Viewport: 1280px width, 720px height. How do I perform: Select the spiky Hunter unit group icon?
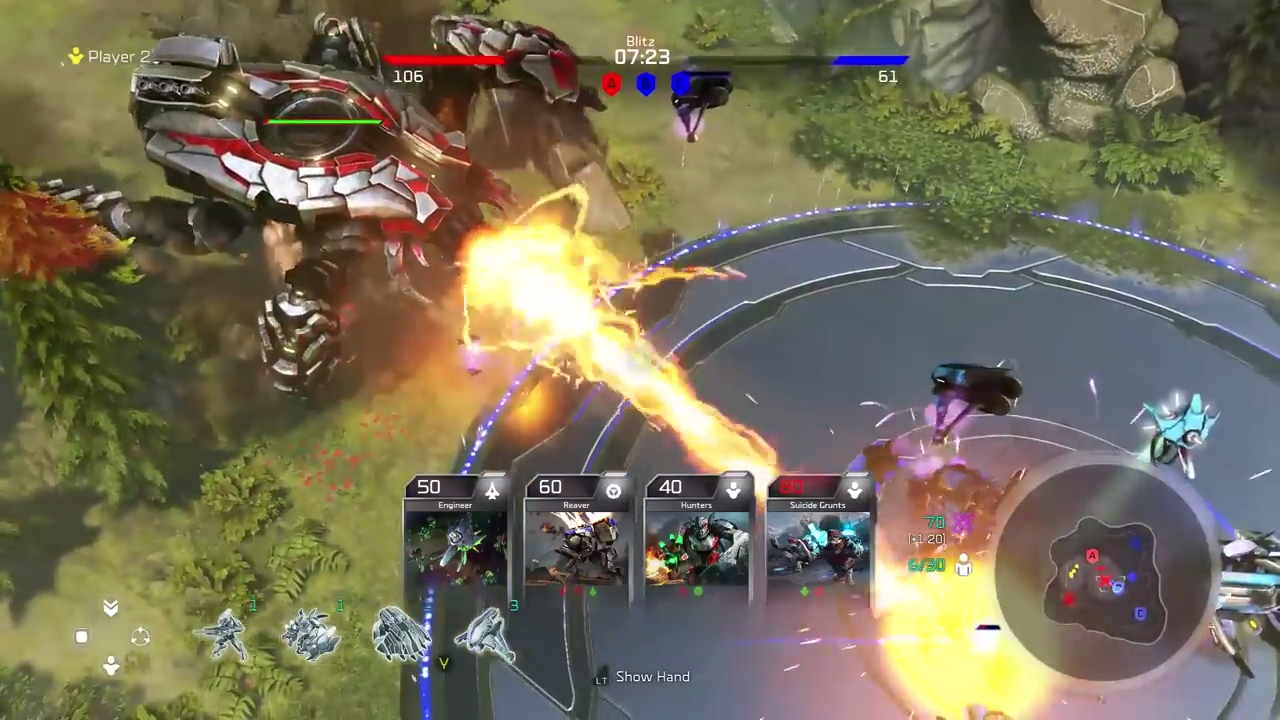coord(310,635)
